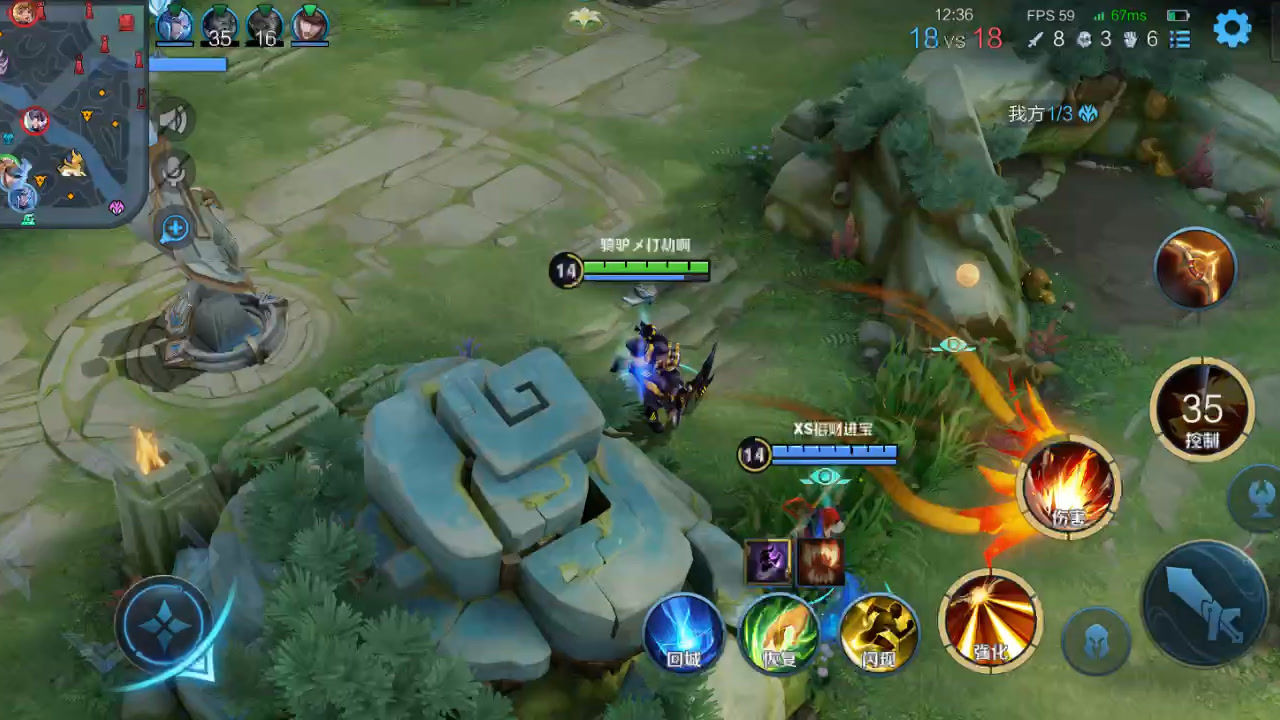This screenshot has width=1280, height=720.
Task: Tap the helmet minion-attack button
Action: 1095,641
